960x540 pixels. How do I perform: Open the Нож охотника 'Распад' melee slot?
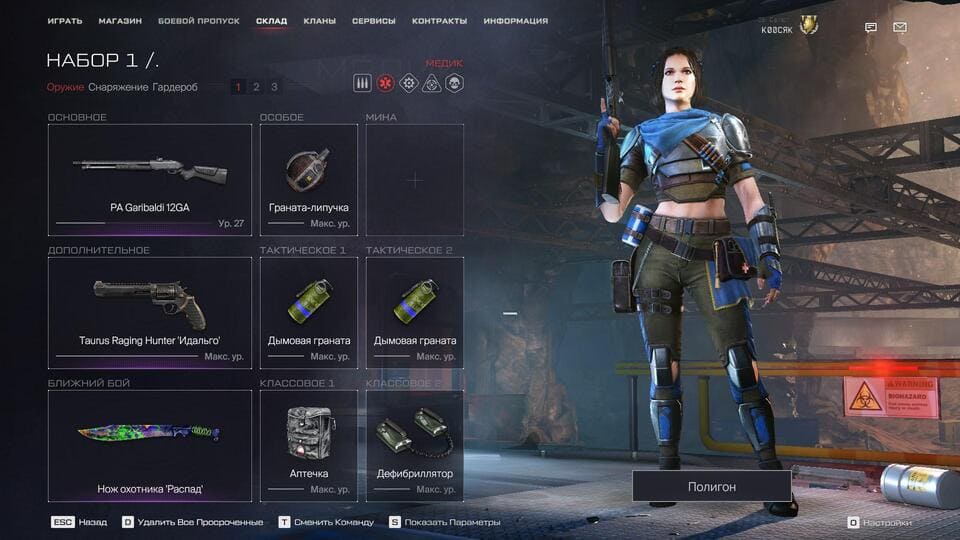(x=150, y=446)
